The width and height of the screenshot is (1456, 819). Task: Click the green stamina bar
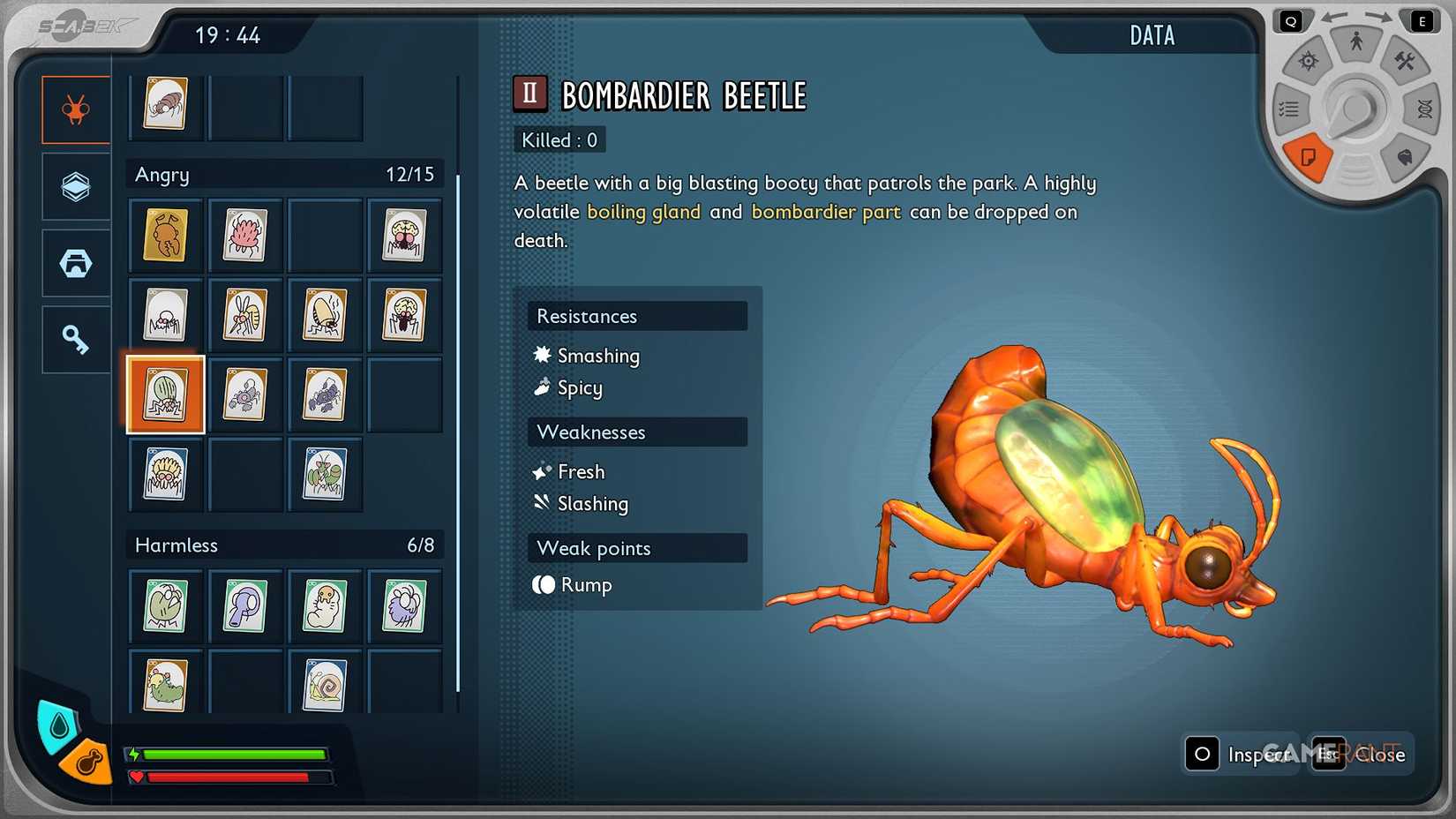(x=234, y=755)
